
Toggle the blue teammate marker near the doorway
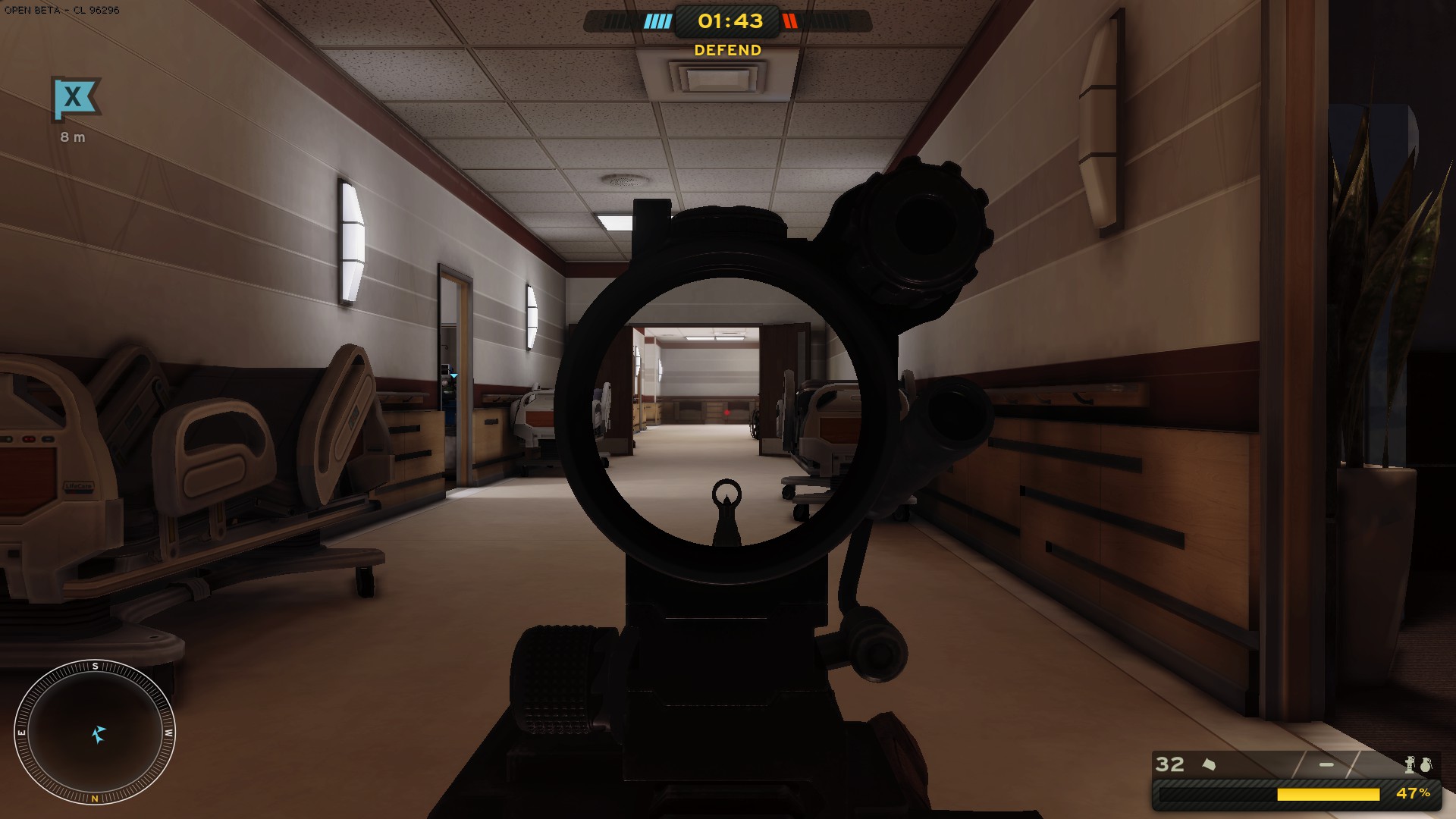453,376
